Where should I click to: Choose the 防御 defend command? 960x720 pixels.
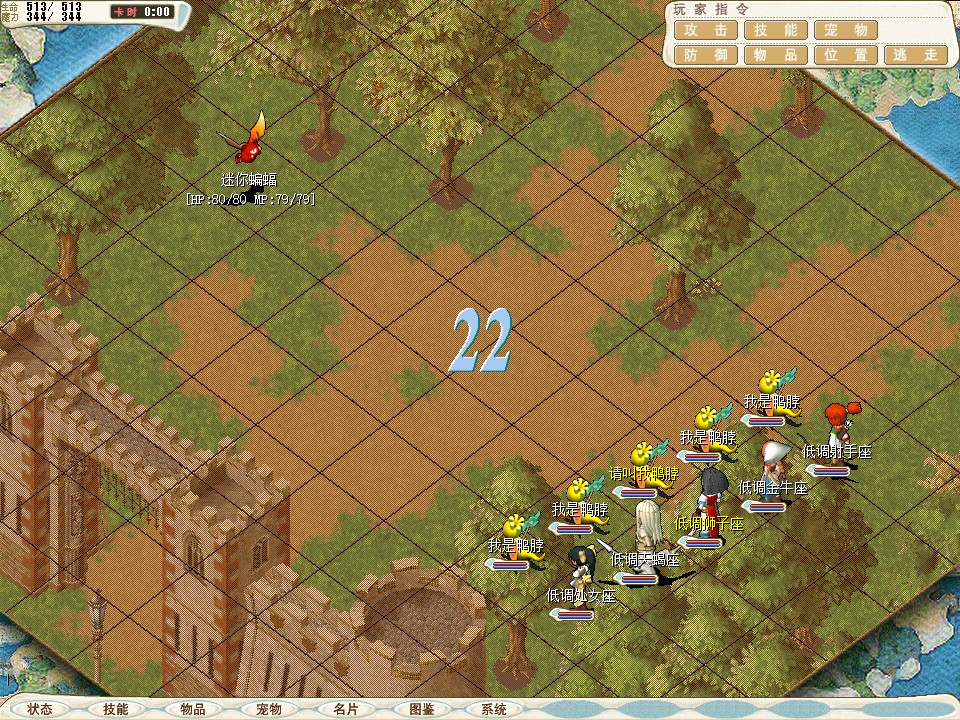pyautogui.click(x=707, y=56)
